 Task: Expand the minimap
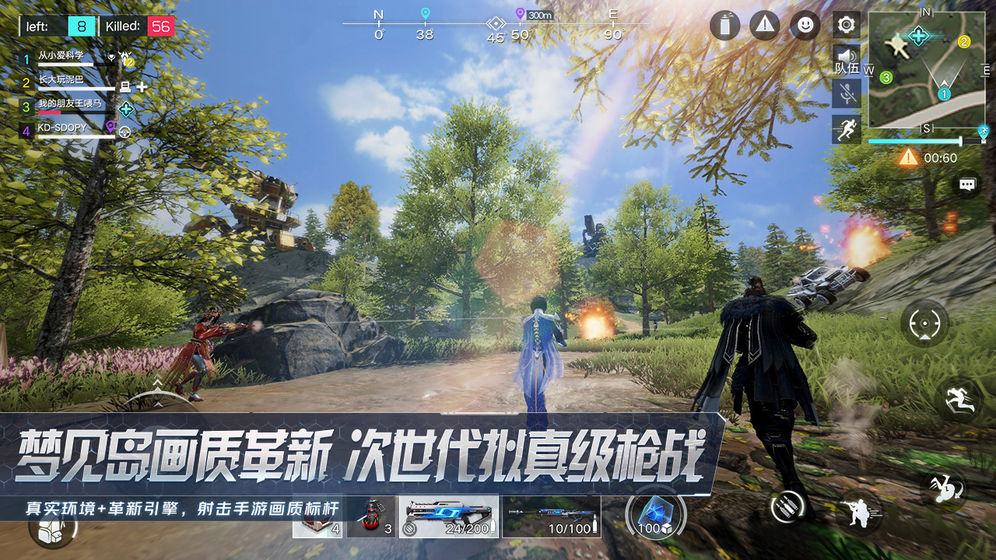tap(928, 68)
